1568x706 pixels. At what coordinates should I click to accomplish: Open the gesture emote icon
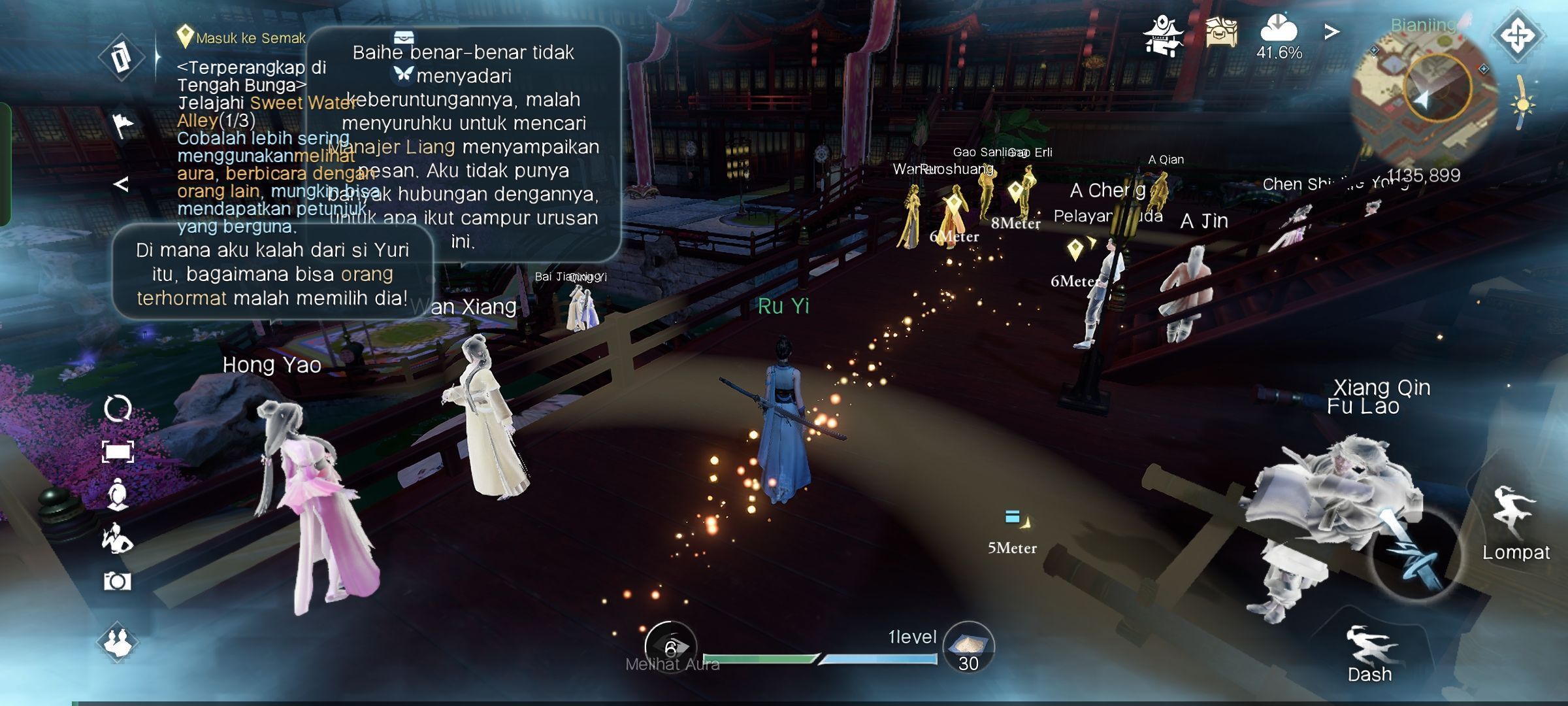click(118, 539)
